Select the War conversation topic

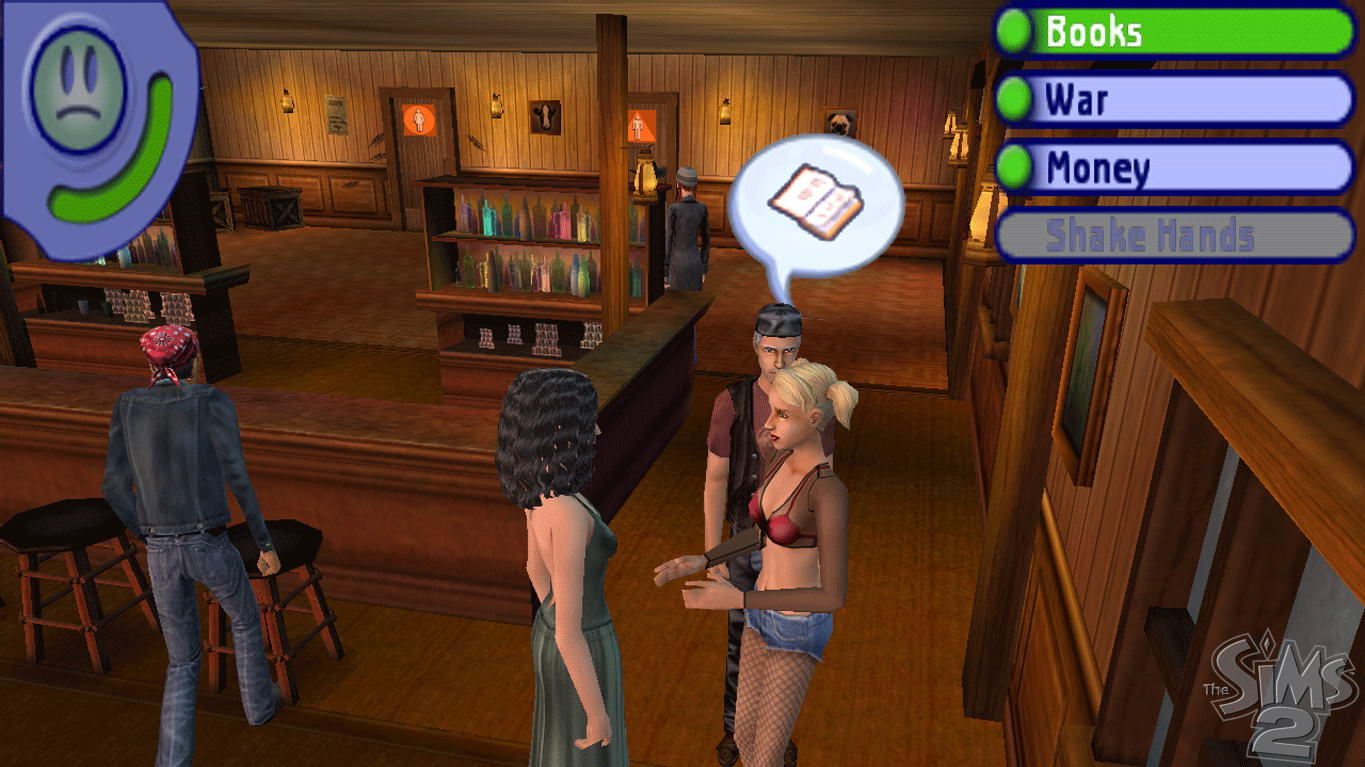click(1175, 100)
